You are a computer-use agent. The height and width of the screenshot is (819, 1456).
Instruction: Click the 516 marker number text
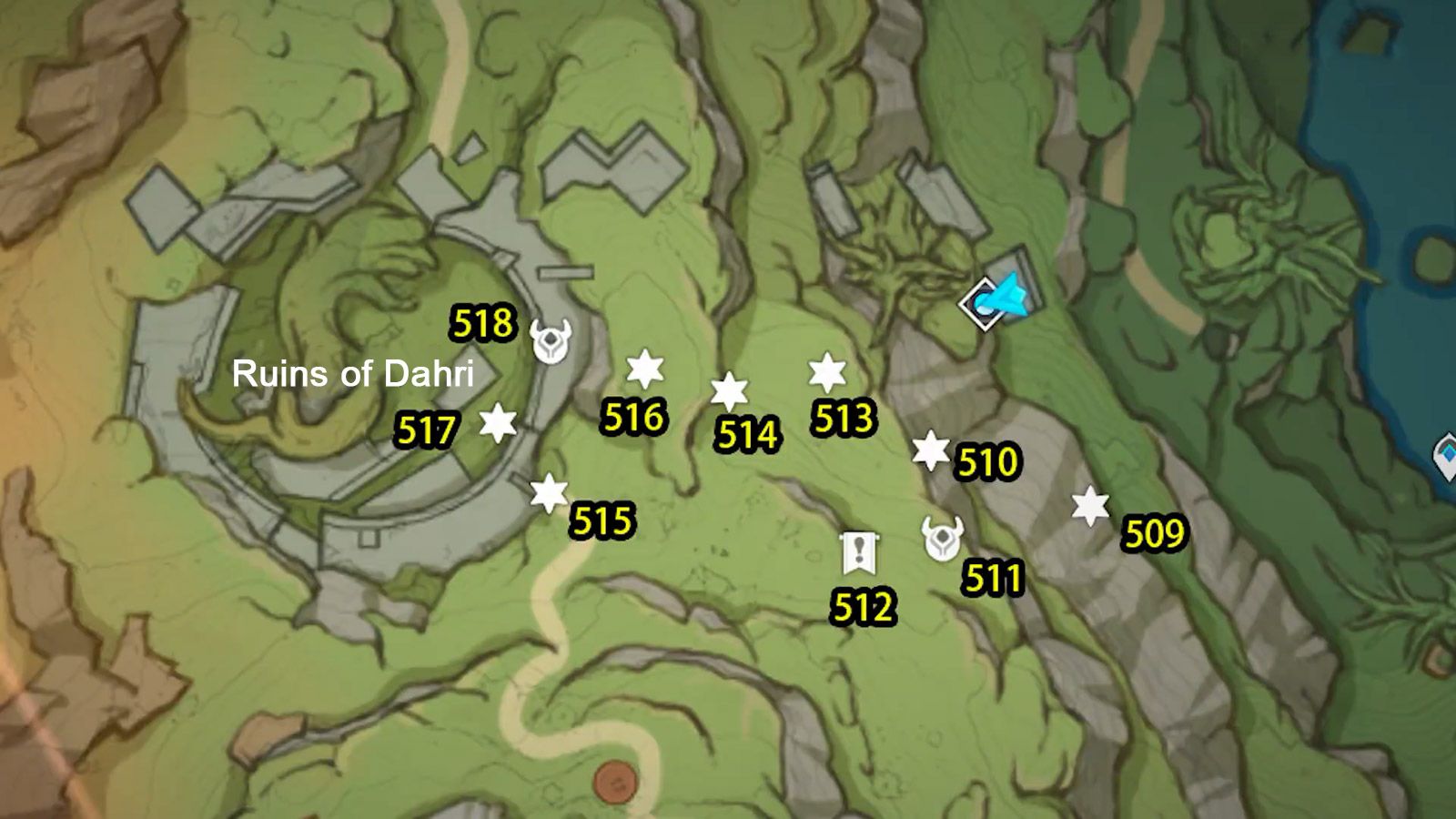pos(633,420)
